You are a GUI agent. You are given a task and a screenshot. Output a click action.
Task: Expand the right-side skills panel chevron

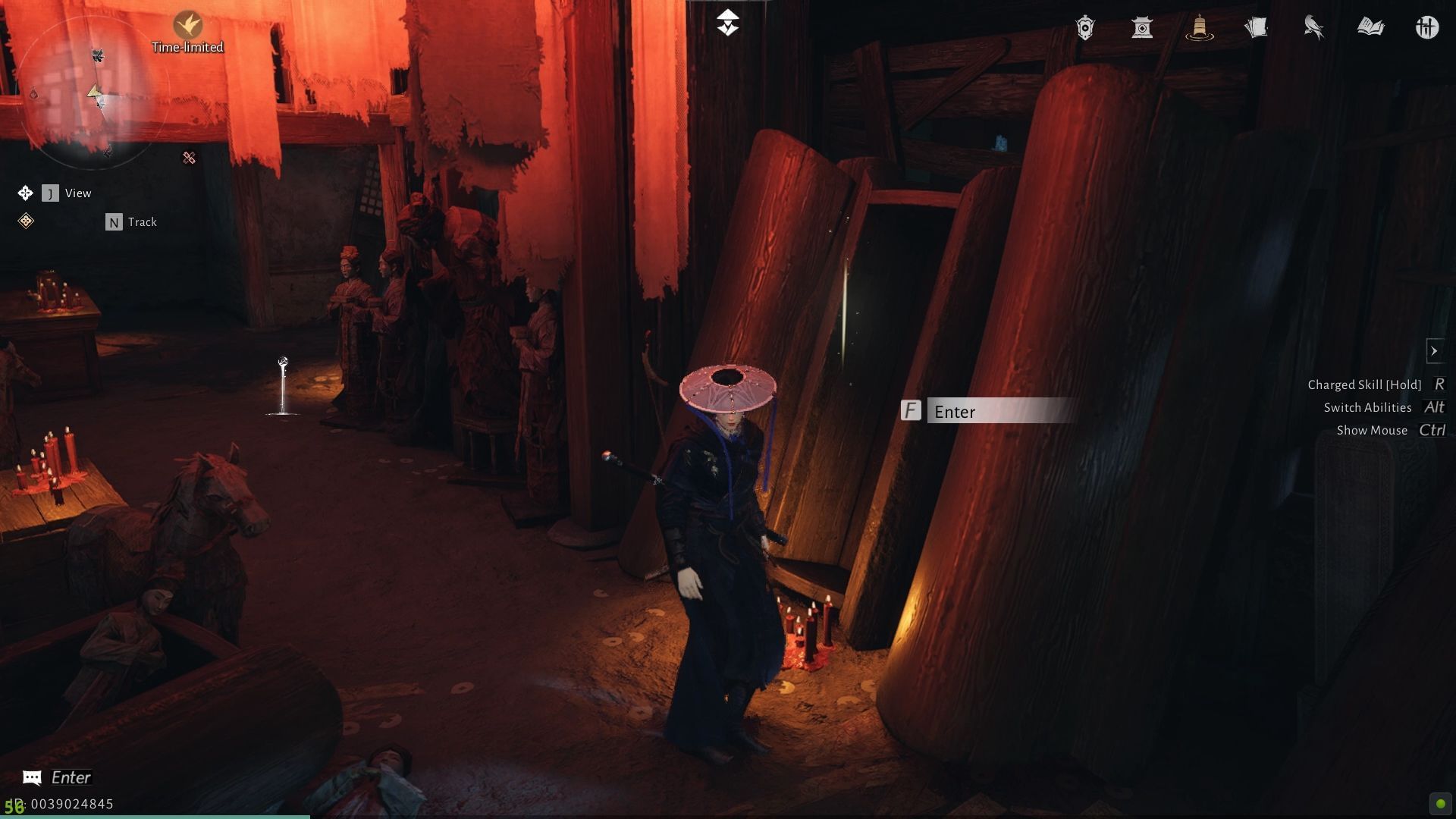[x=1436, y=350]
